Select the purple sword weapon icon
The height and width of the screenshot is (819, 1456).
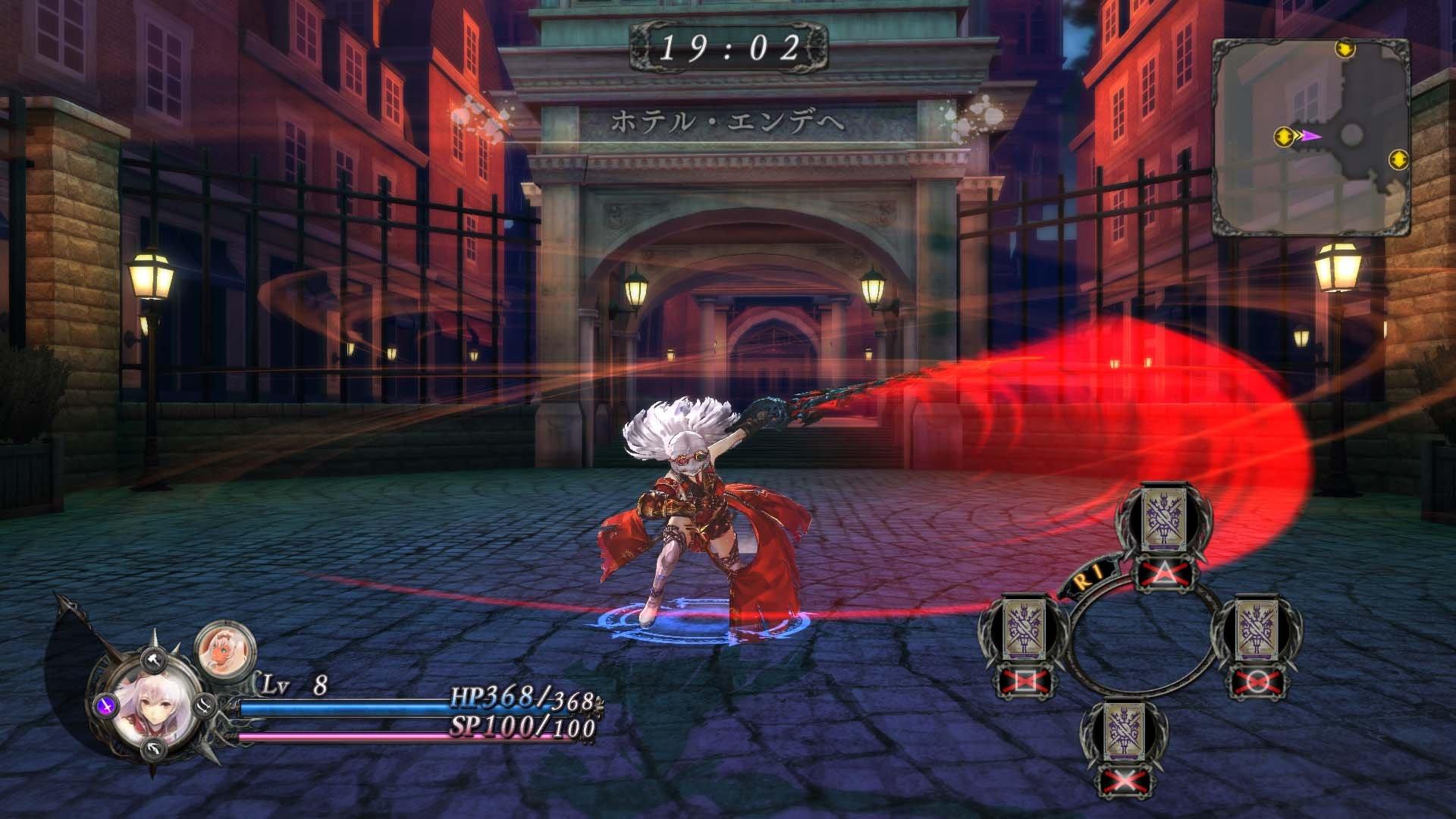106,706
